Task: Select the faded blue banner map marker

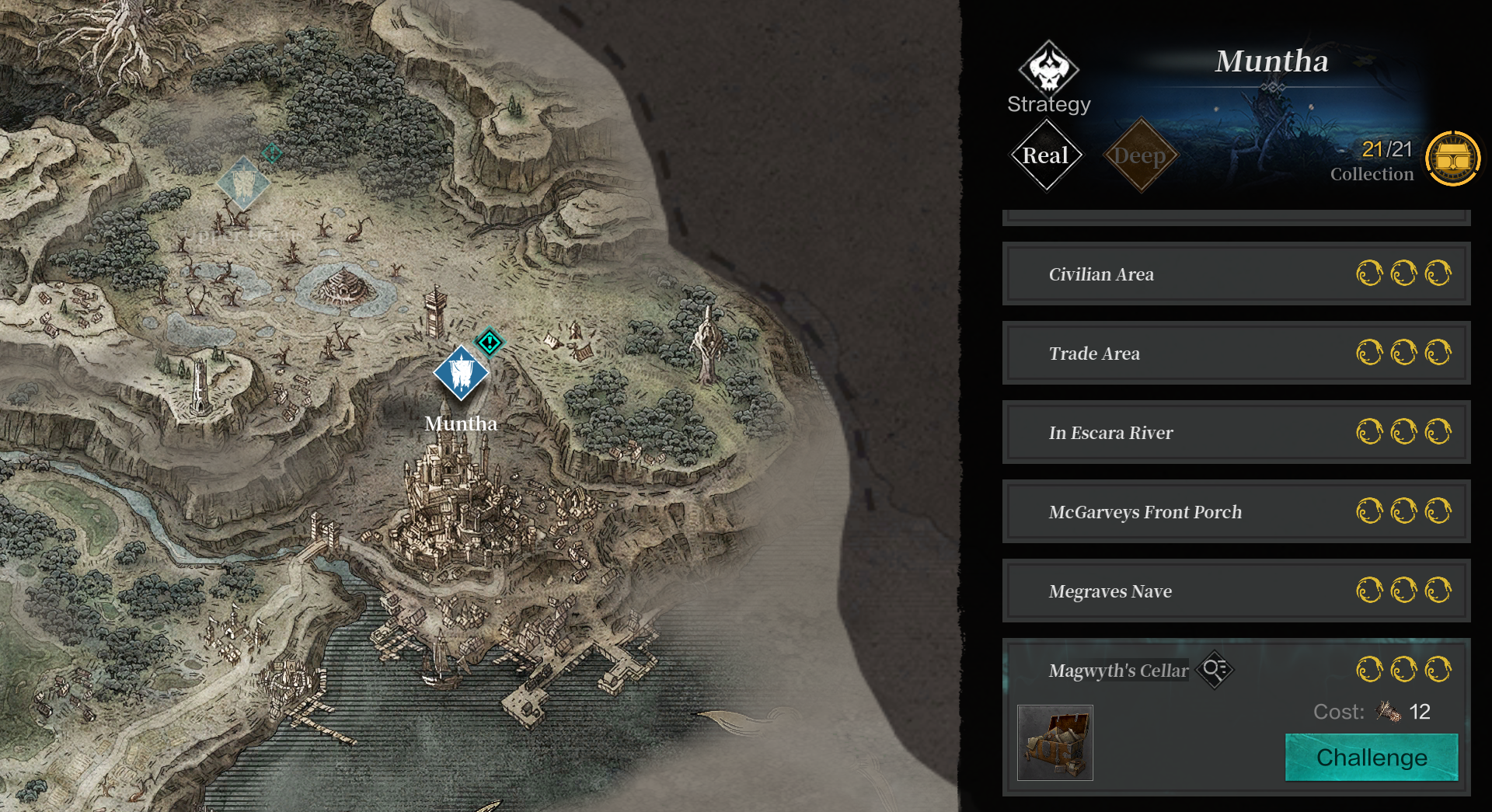Action: click(x=243, y=183)
